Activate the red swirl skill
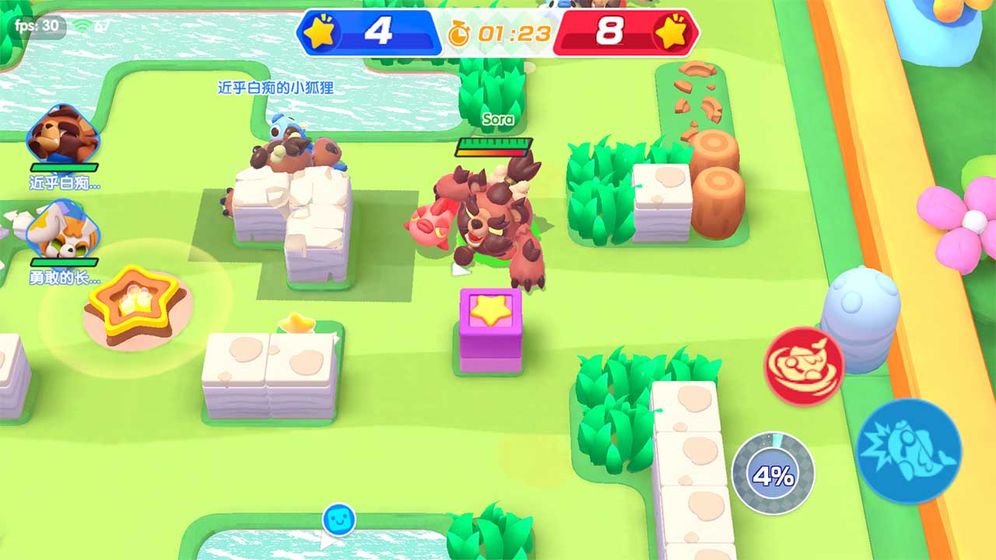Image resolution: width=996 pixels, height=560 pixels. 804,365
